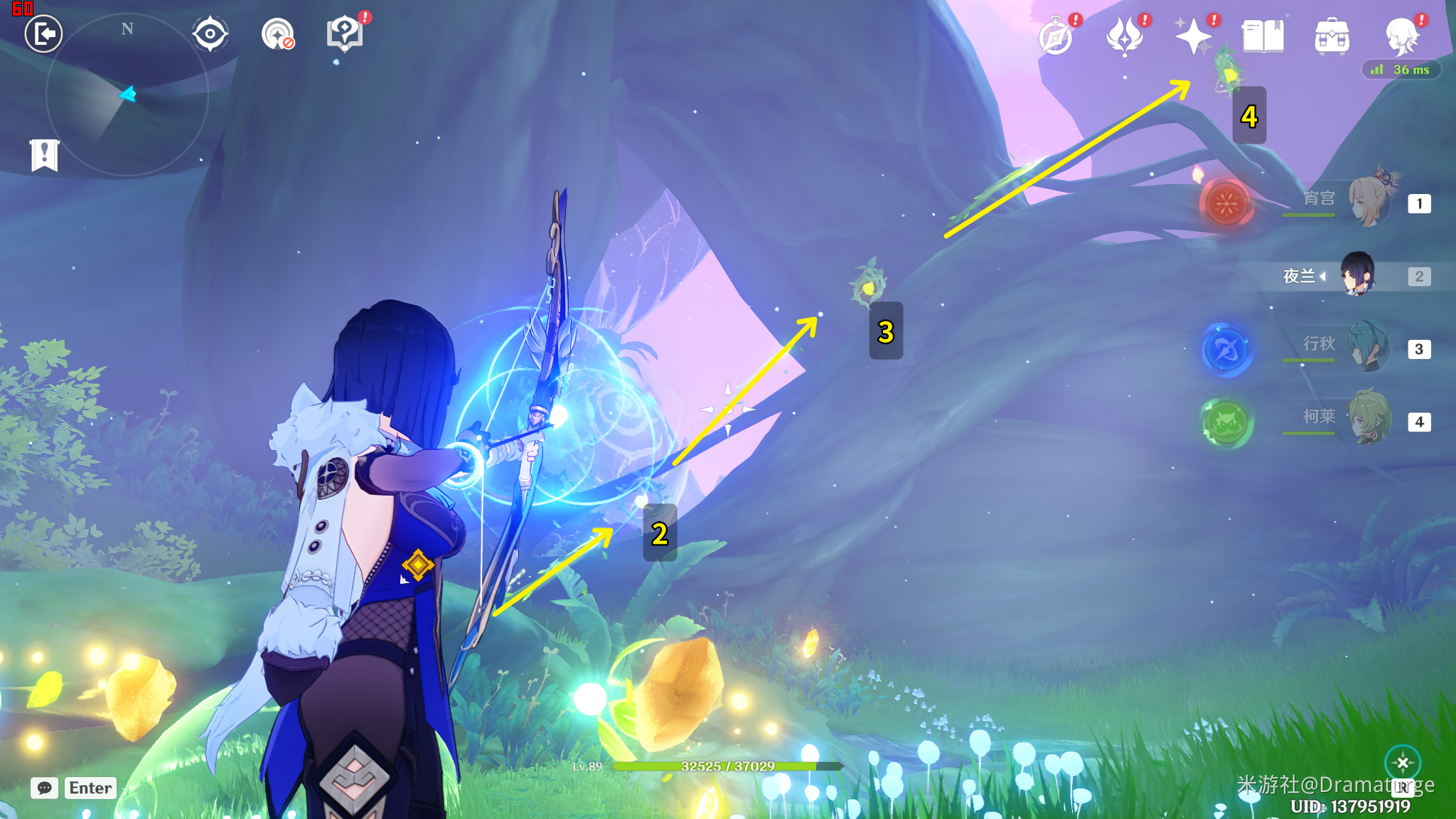Open the chat speech bubble button
Screen dimensions: 1456x819
coord(44,788)
